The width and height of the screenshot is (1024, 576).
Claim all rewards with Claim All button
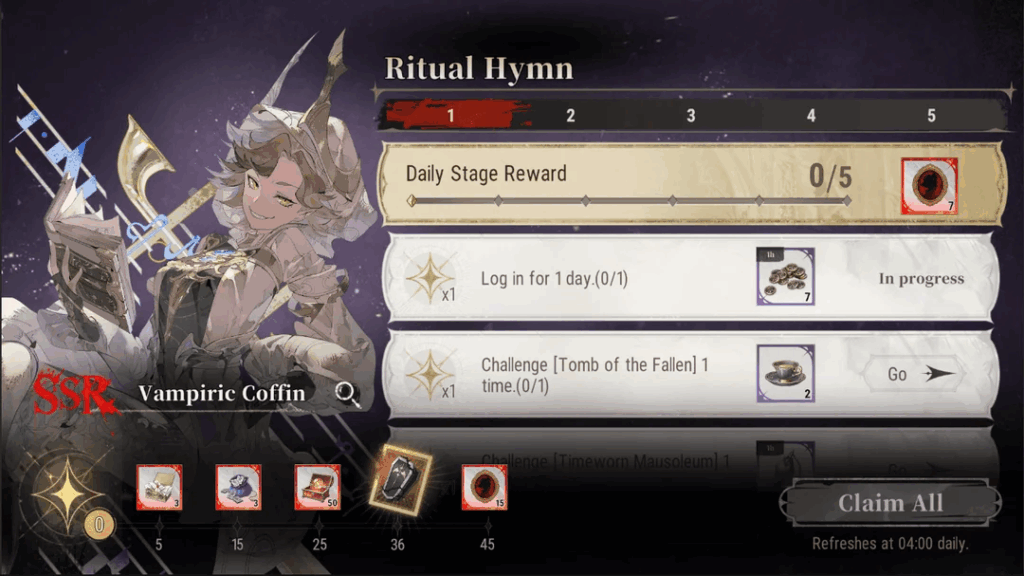[x=890, y=503]
